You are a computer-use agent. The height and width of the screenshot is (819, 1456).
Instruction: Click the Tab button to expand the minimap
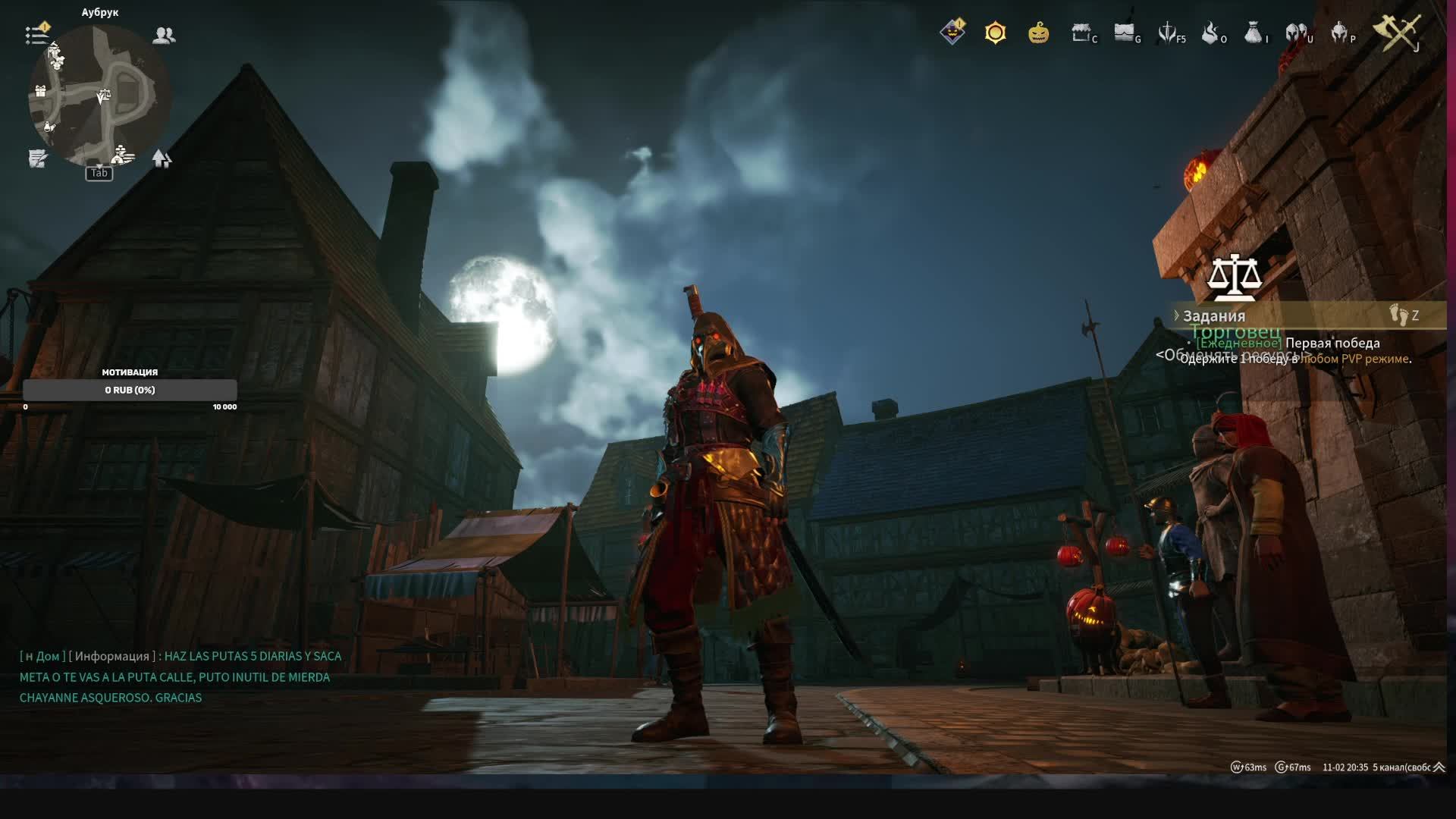[x=99, y=174]
